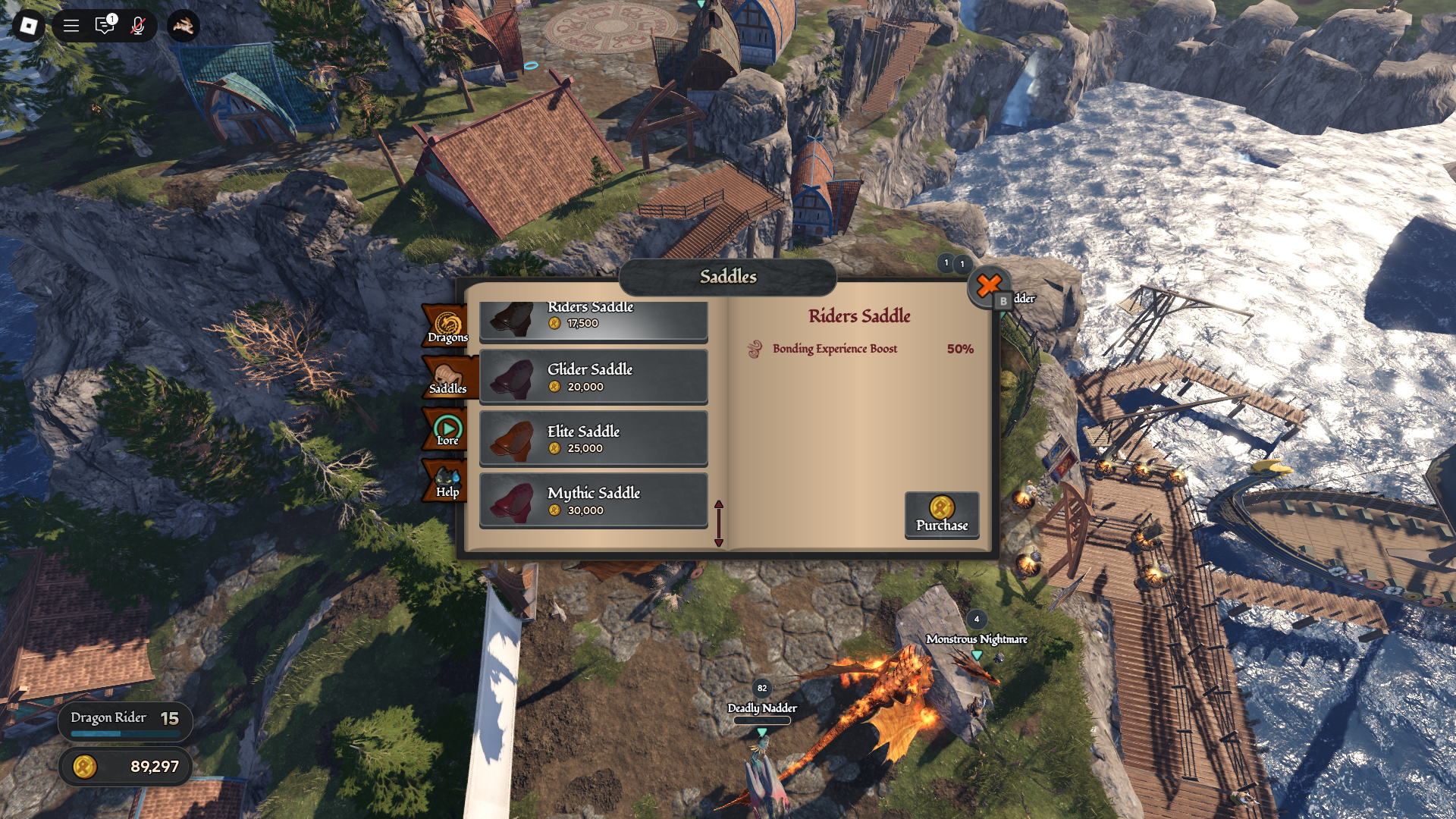Open the Saddles tab

pos(447,378)
